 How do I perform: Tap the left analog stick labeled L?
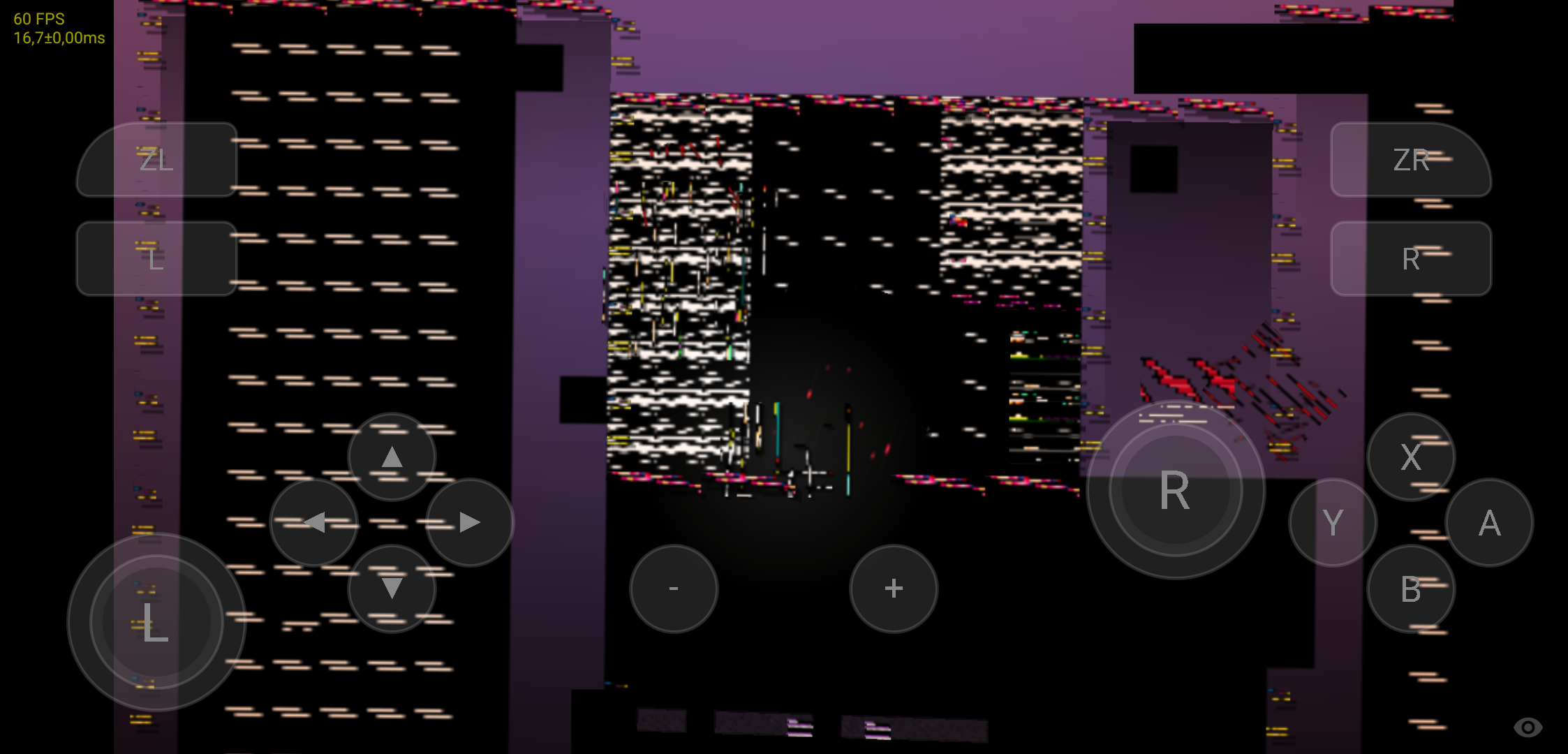tap(155, 623)
